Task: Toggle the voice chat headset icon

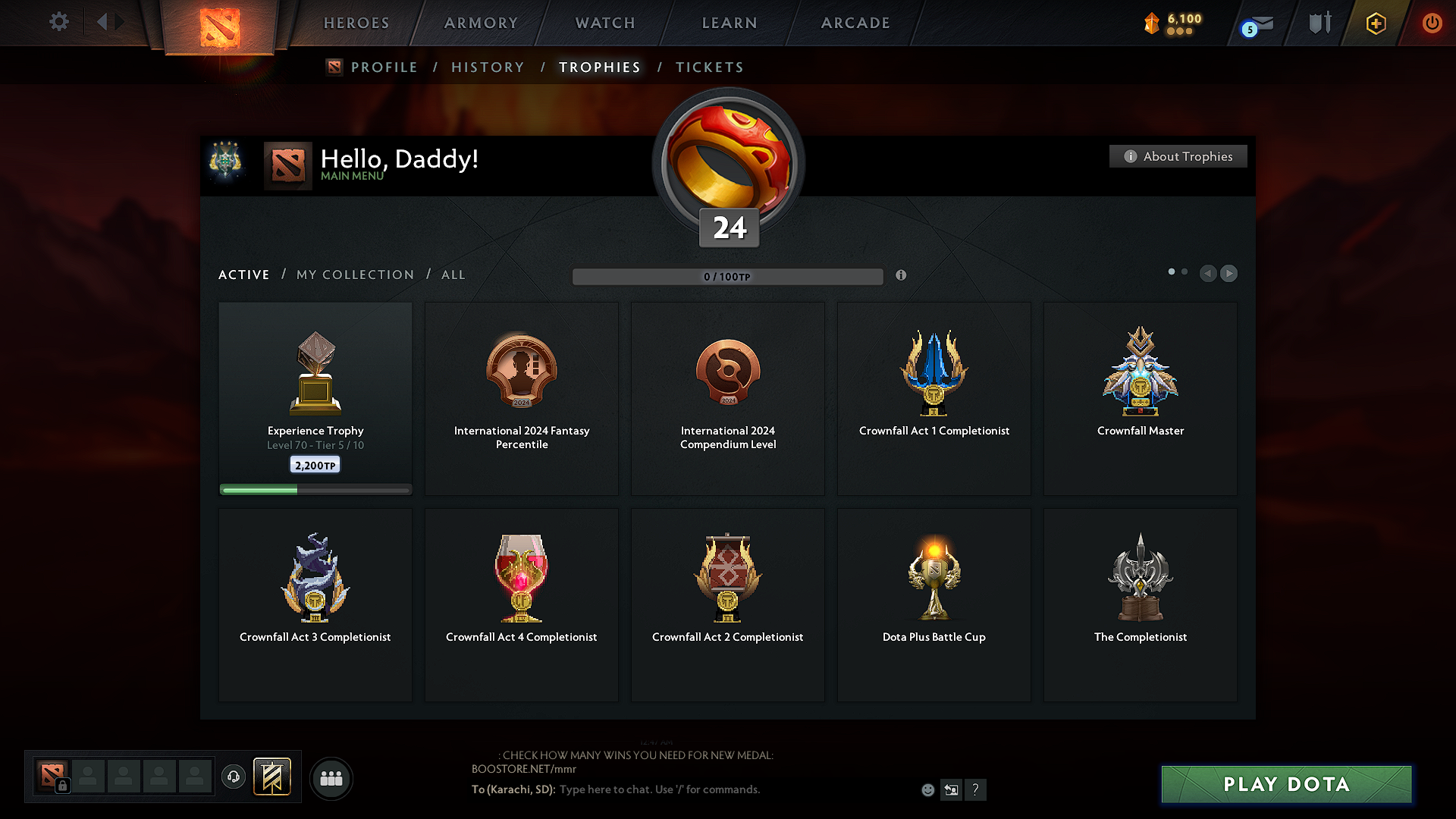Action: pyautogui.click(x=233, y=778)
